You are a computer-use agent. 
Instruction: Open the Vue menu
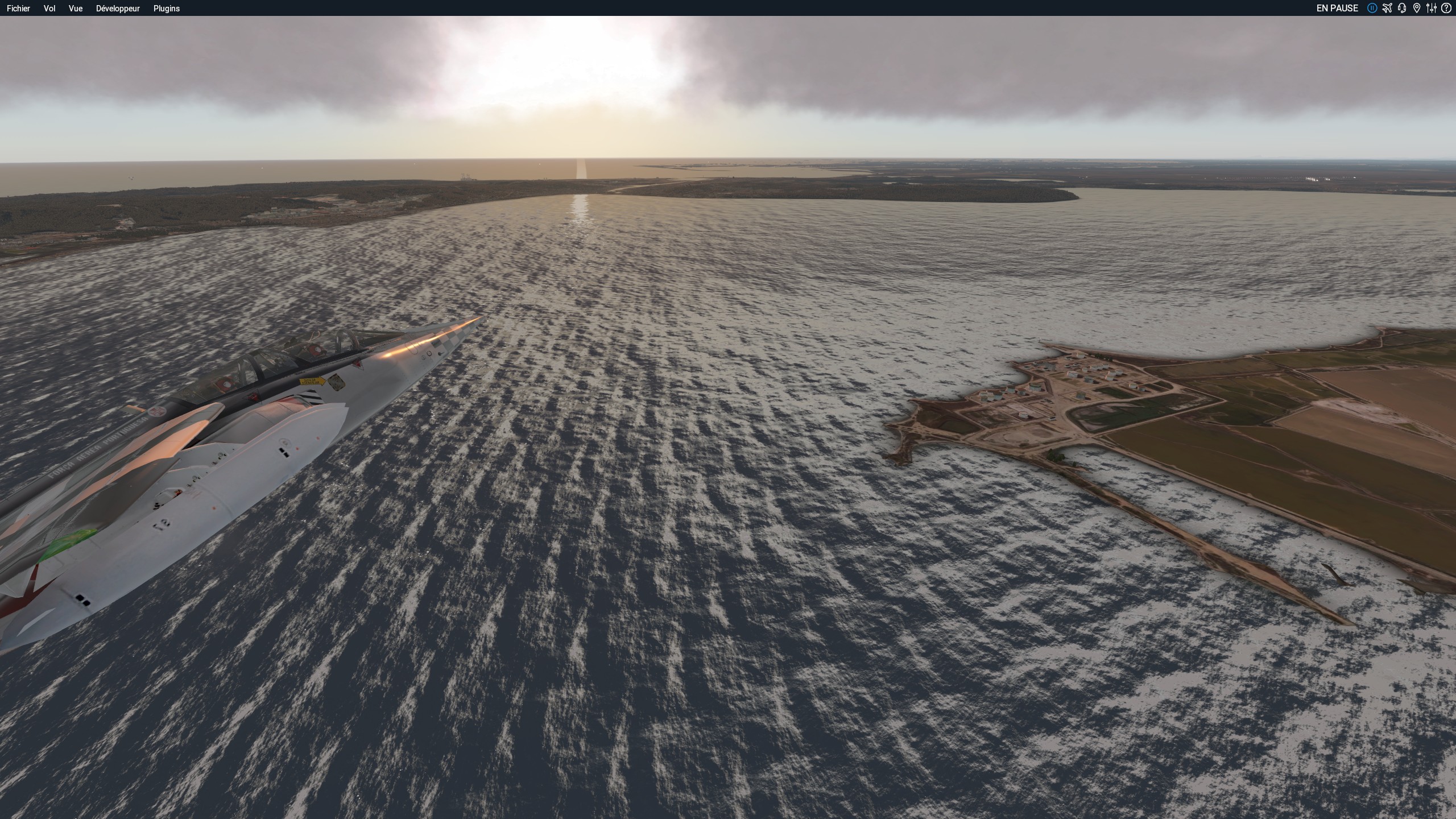click(x=76, y=9)
